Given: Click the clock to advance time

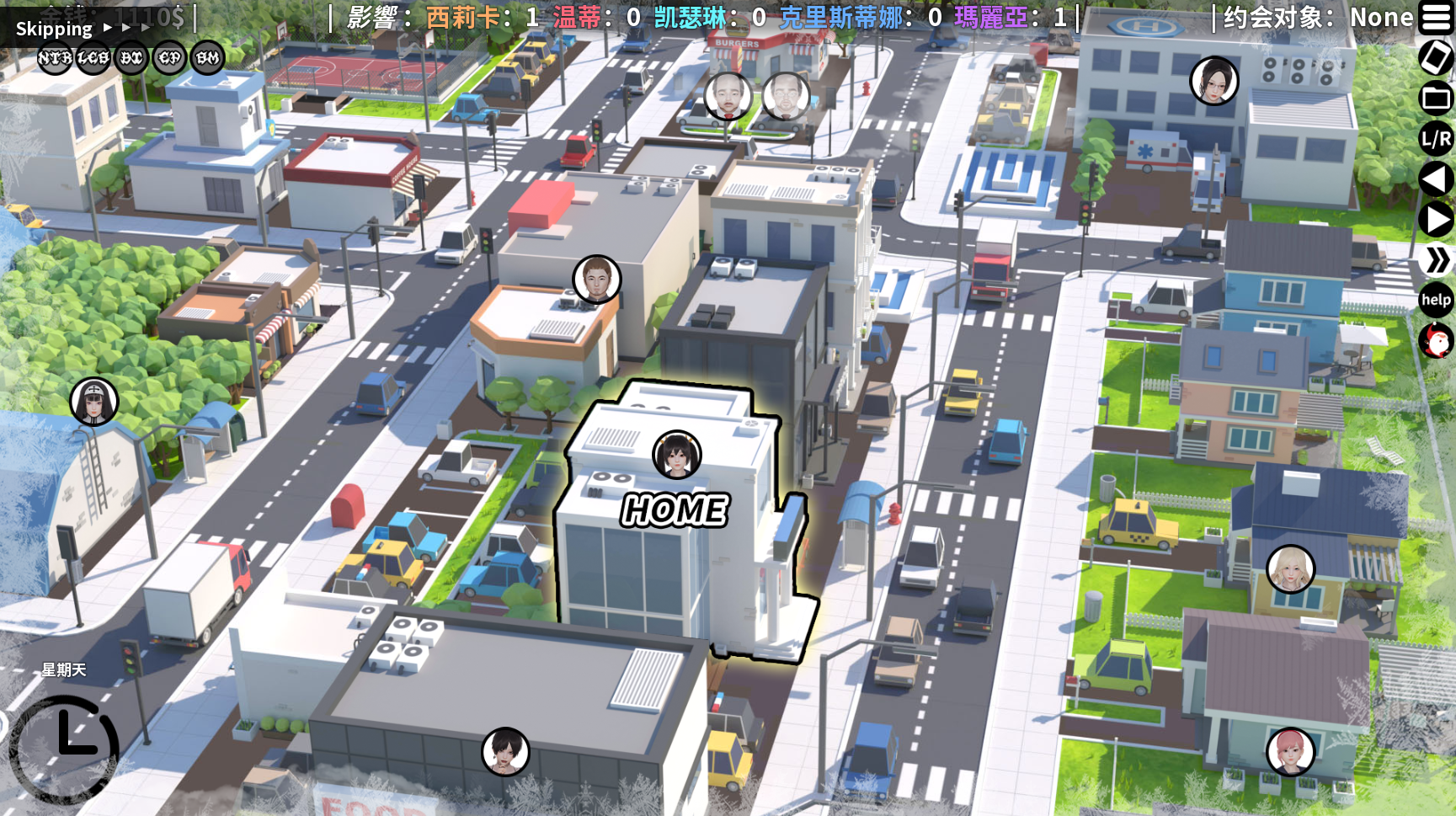Looking at the screenshot, I should pos(66,746).
